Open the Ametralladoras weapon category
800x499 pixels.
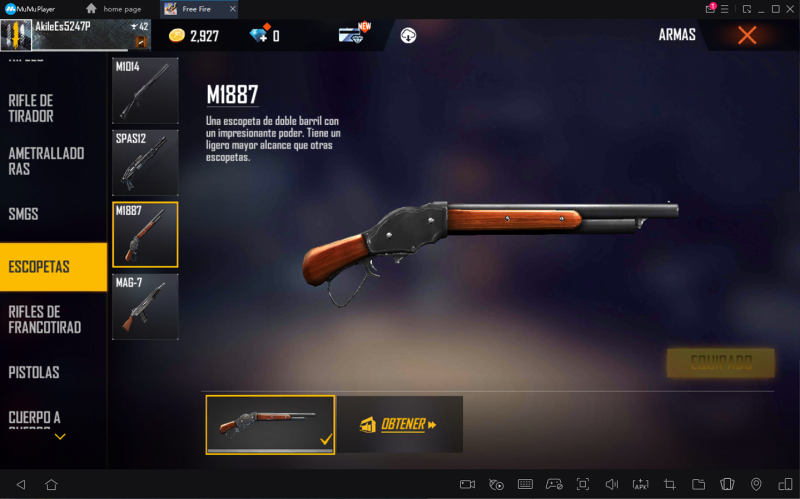click(46, 161)
